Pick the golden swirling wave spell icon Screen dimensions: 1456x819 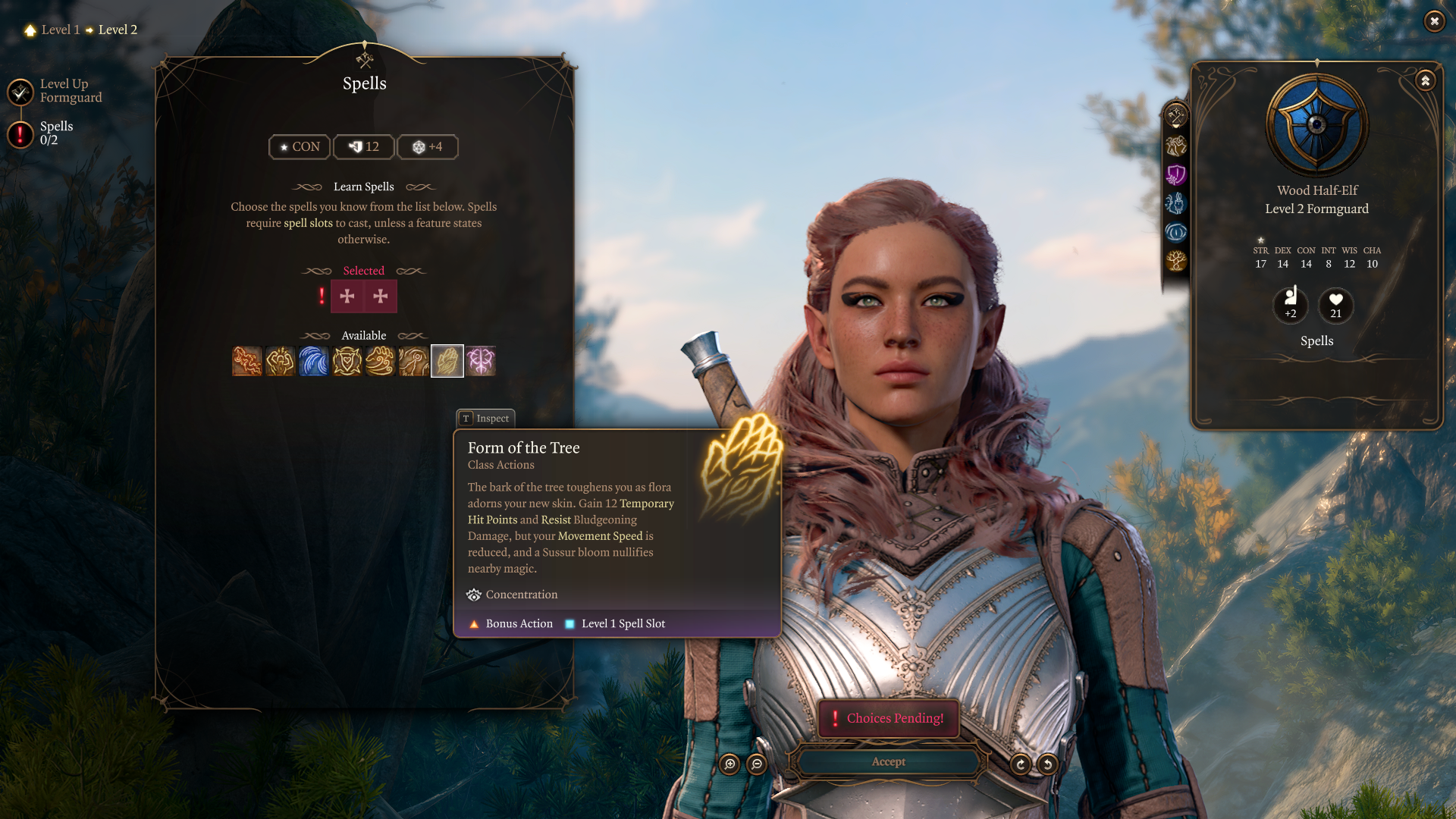[381, 361]
